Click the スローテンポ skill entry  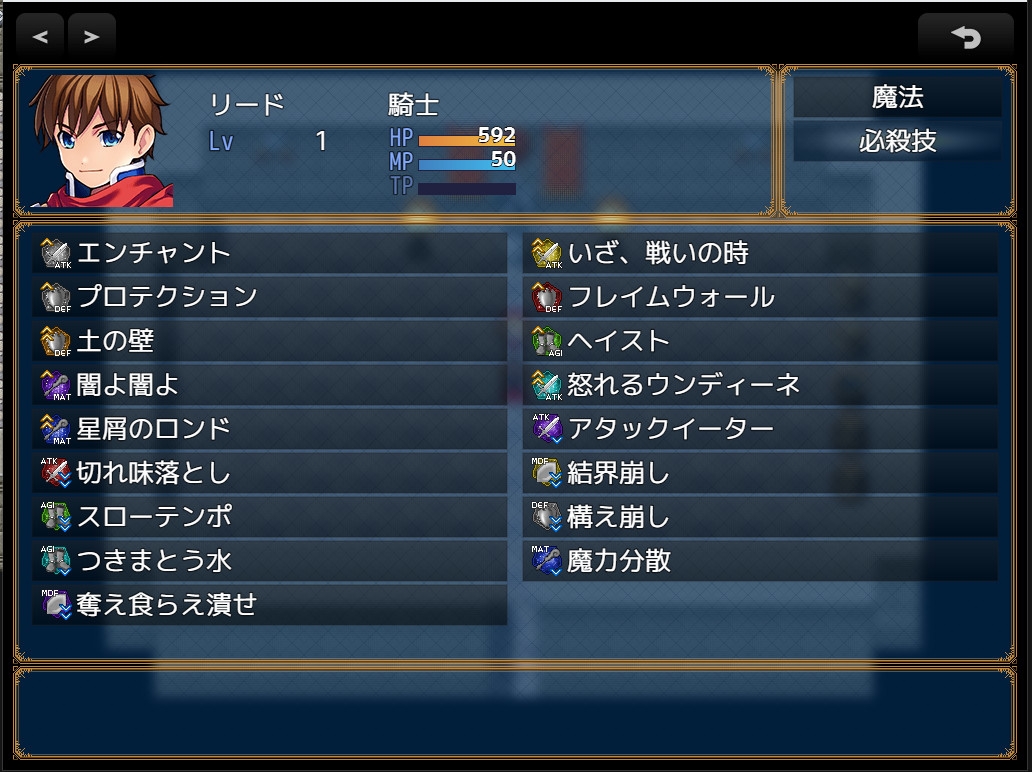pyautogui.click(x=270, y=517)
